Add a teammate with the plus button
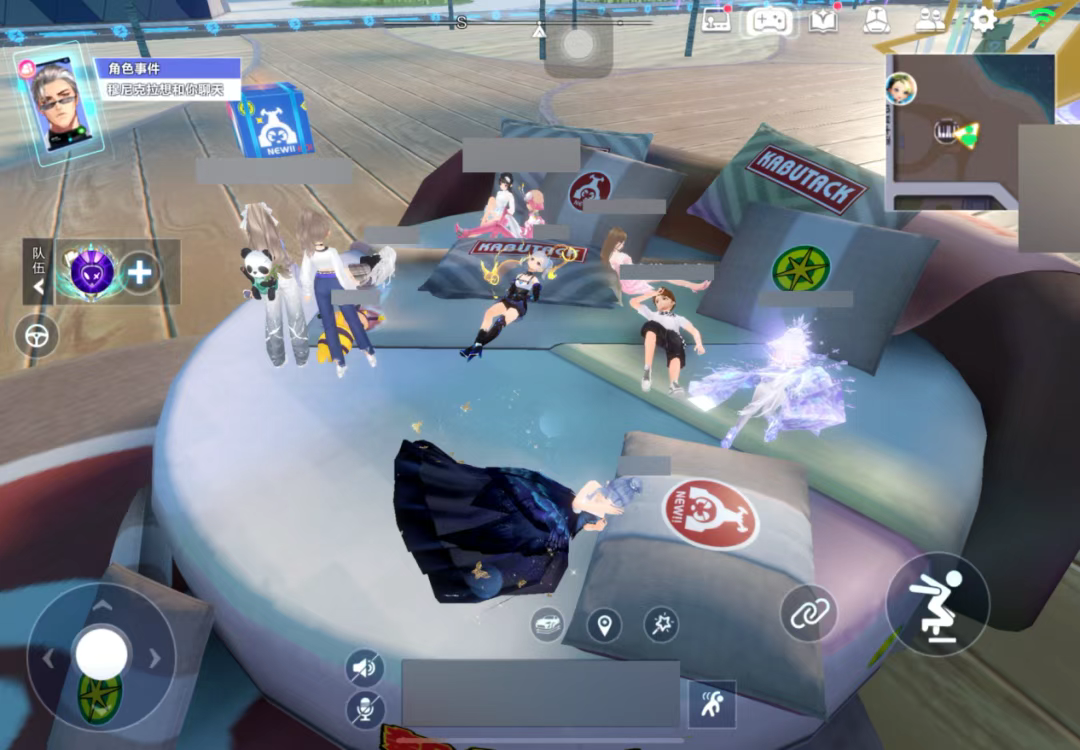1080x750 pixels. coord(140,273)
